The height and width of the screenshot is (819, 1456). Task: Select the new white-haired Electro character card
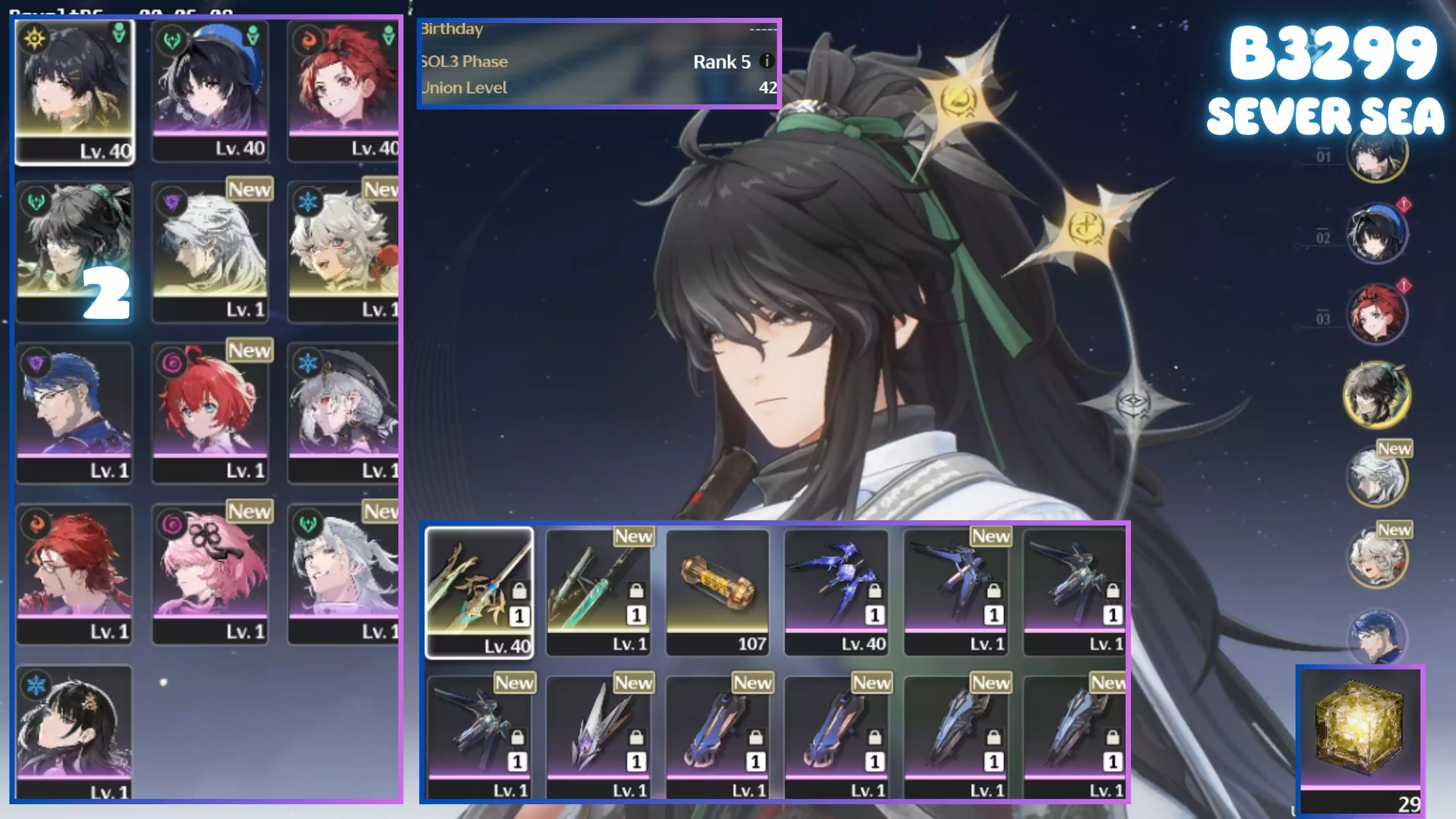pos(210,251)
